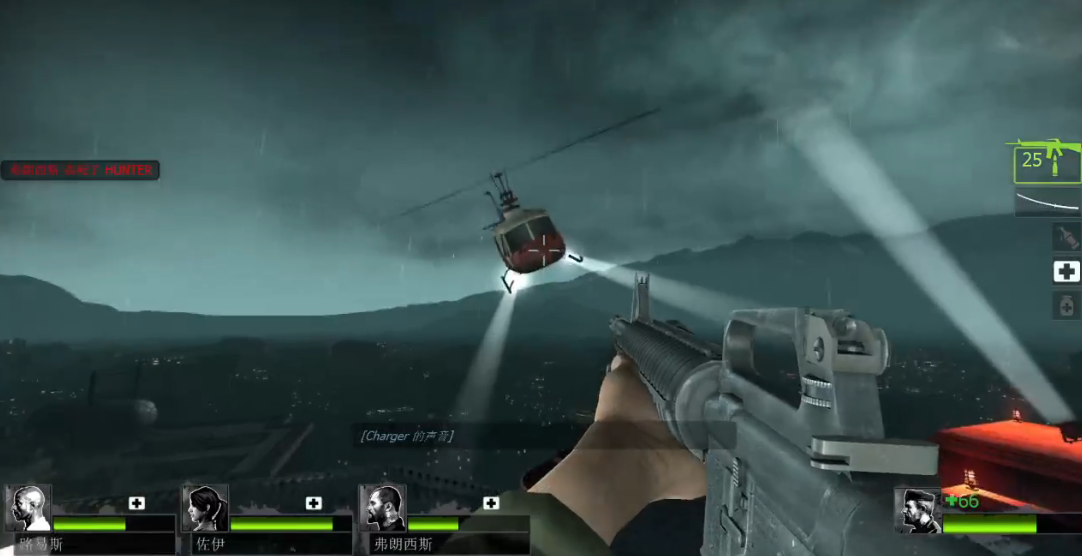The width and height of the screenshot is (1082, 556).
Task: Click the medkit icon above Zoey's health bar
Action: [x=314, y=503]
